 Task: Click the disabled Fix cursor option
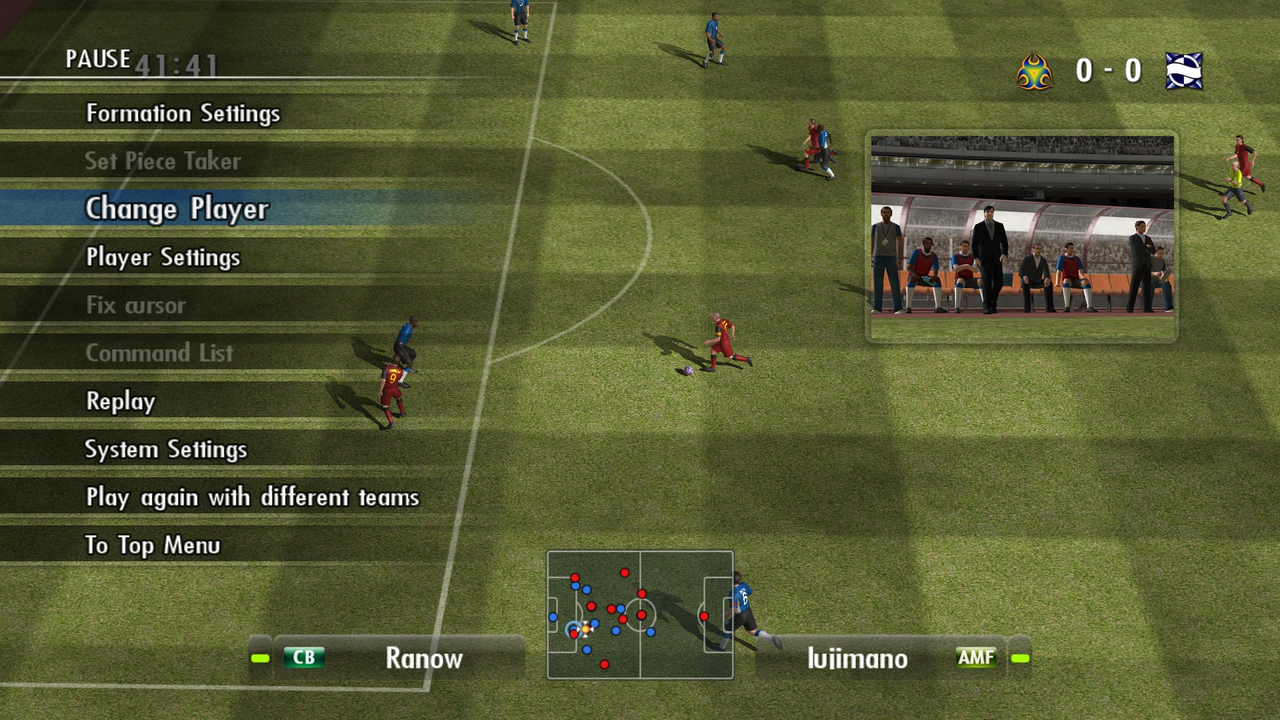(135, 305)
